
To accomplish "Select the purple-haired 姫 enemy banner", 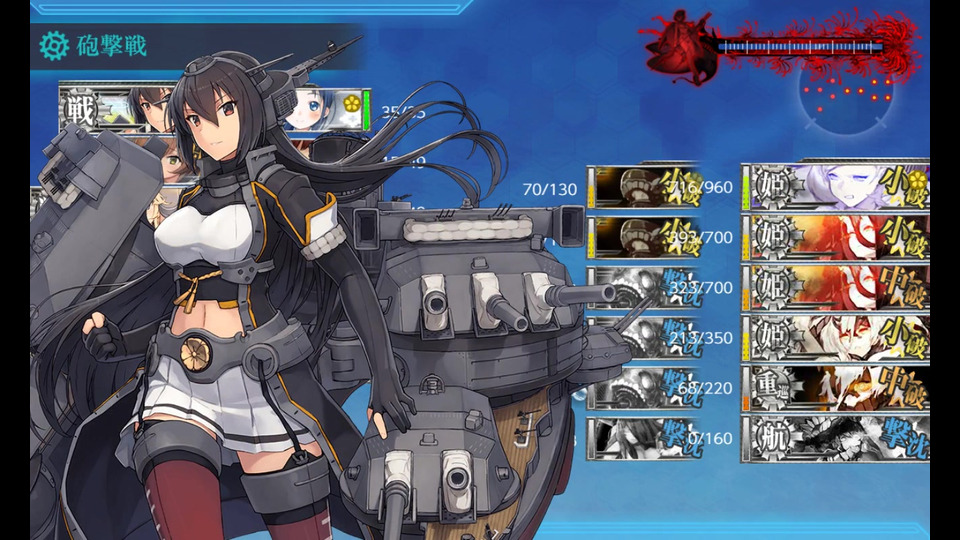I will coord(835,186).
